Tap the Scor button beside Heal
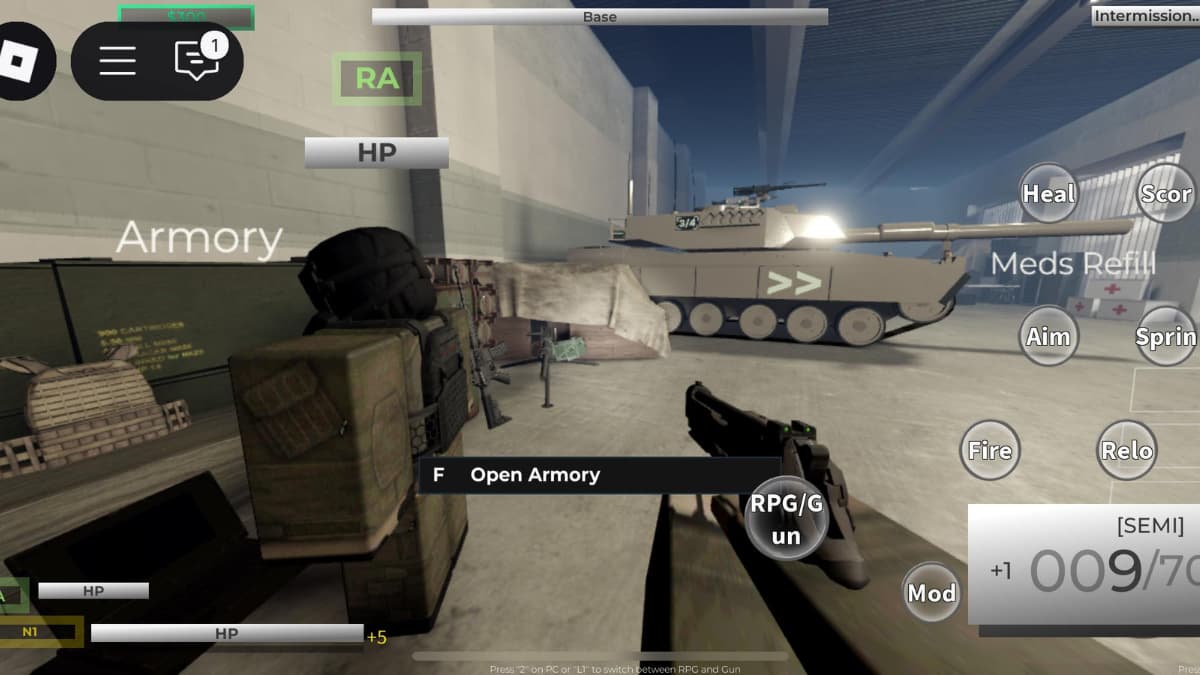The image size is (1200, 675). (1167, 194)
